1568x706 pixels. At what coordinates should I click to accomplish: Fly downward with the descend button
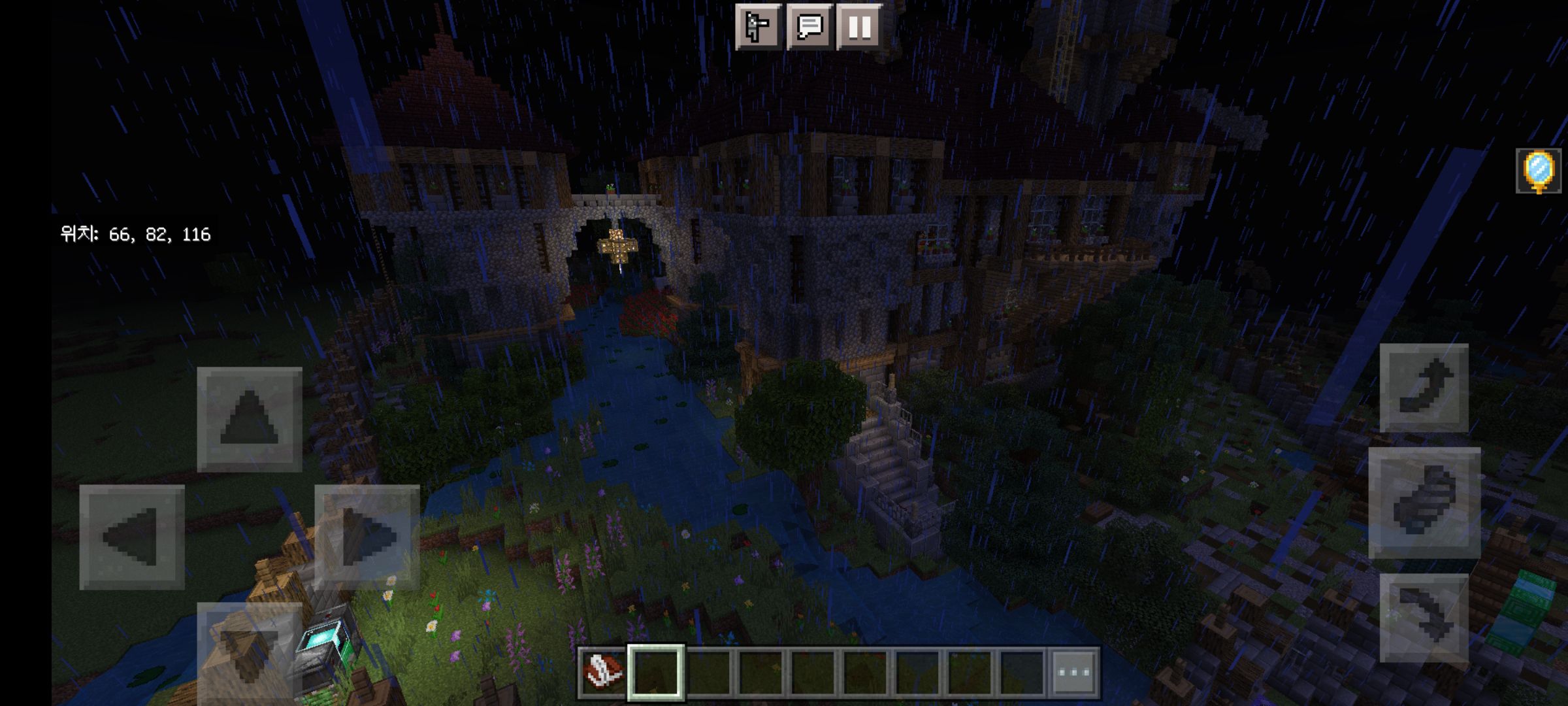click(1424, 618)
